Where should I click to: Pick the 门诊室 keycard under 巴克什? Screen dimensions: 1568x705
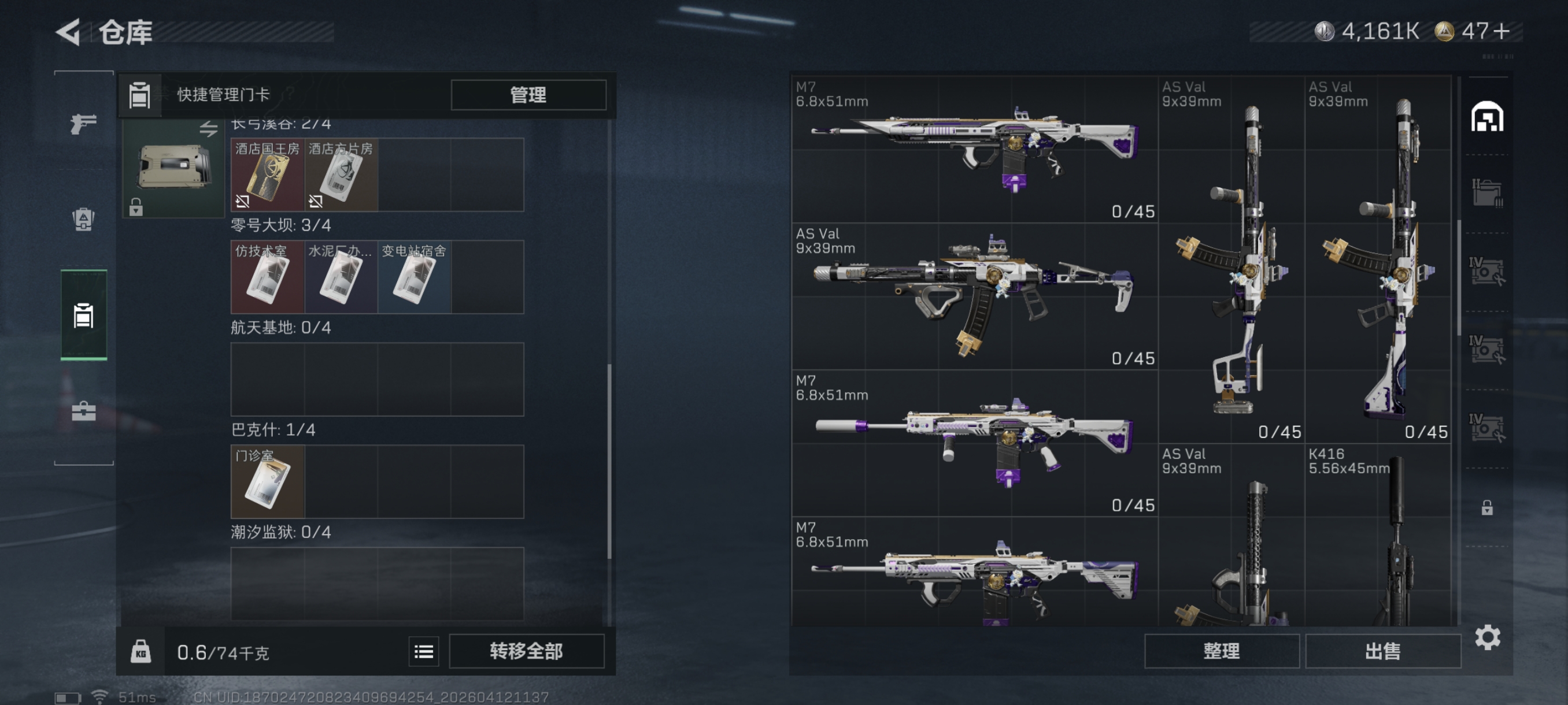[x=267, y=482]
